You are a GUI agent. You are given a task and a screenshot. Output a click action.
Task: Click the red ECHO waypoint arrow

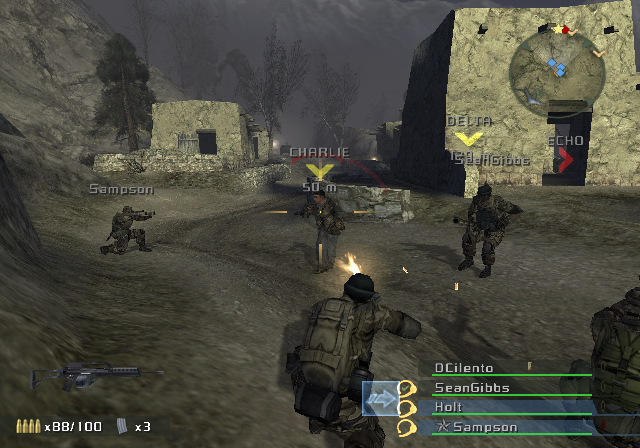click(x=566, y=159)
